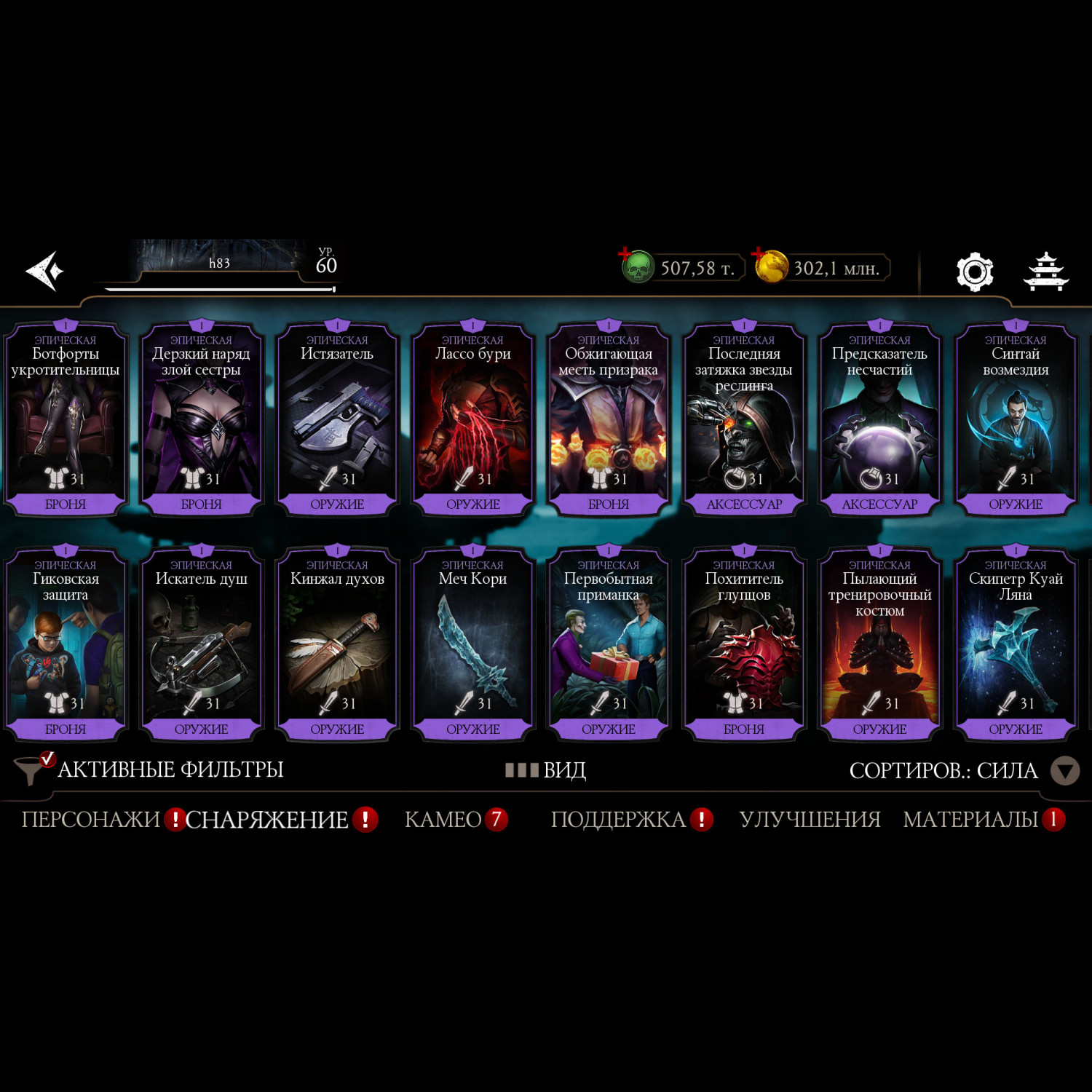1092x1092 pixels.
Task: Select the Скипетр Куай Ляна card
Action: point(1016,645)
